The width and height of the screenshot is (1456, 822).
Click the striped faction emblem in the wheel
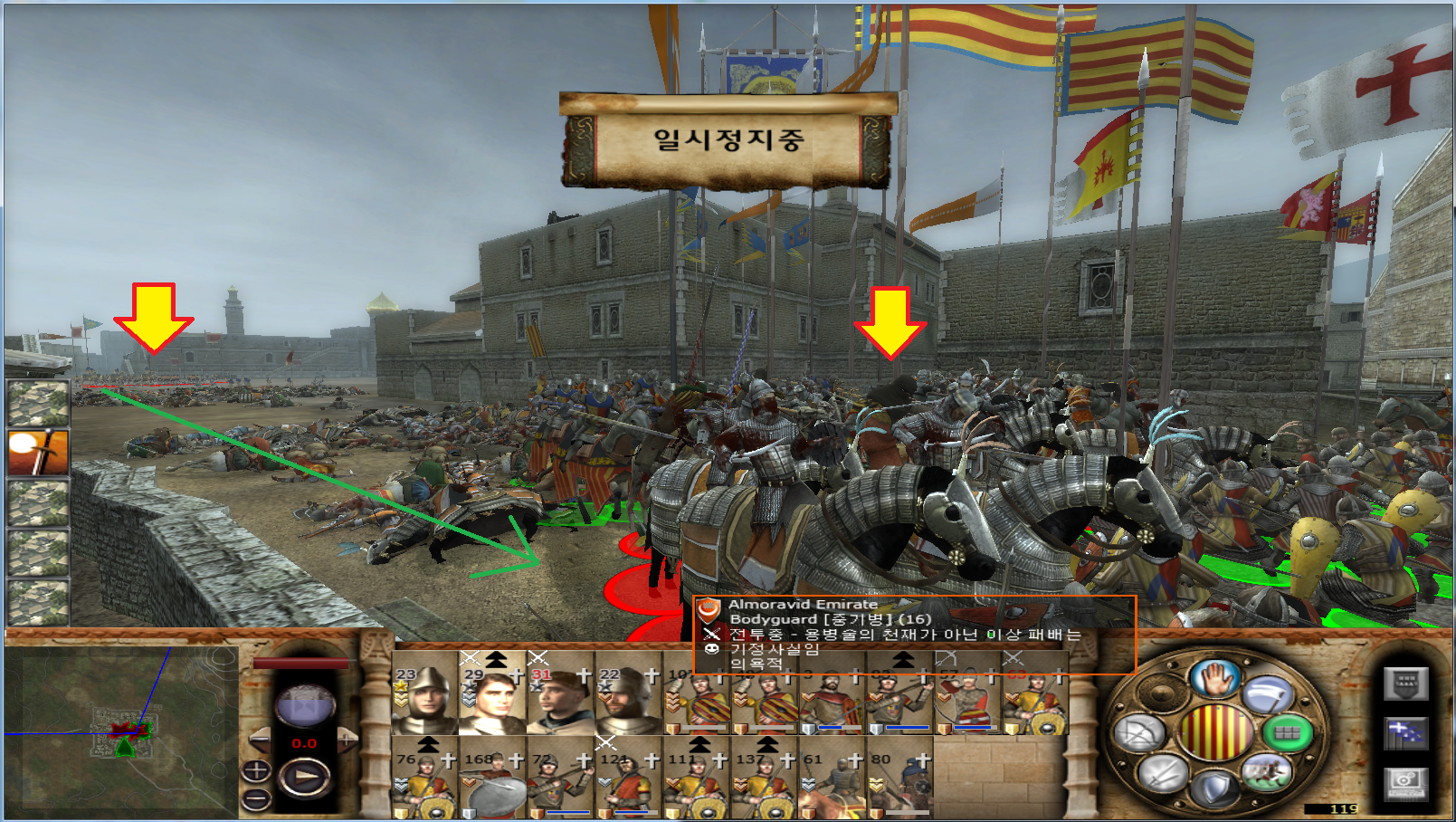point(1213,732)
